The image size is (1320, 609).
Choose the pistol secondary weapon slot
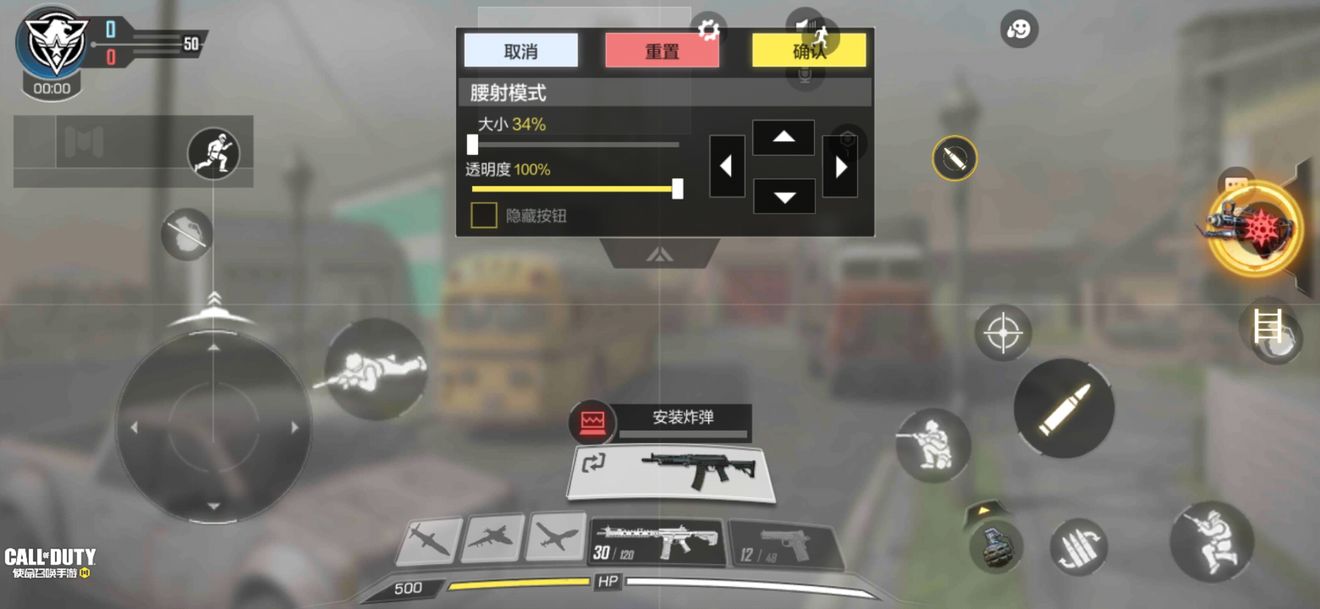pos(780,545)
